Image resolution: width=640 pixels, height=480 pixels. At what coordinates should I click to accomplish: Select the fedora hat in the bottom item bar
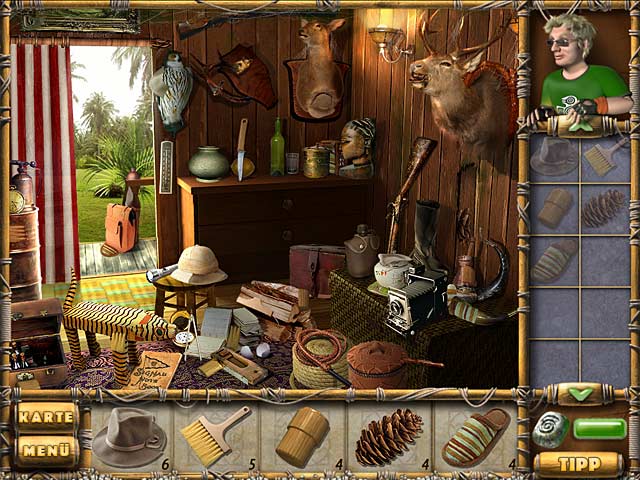[128, 436]
